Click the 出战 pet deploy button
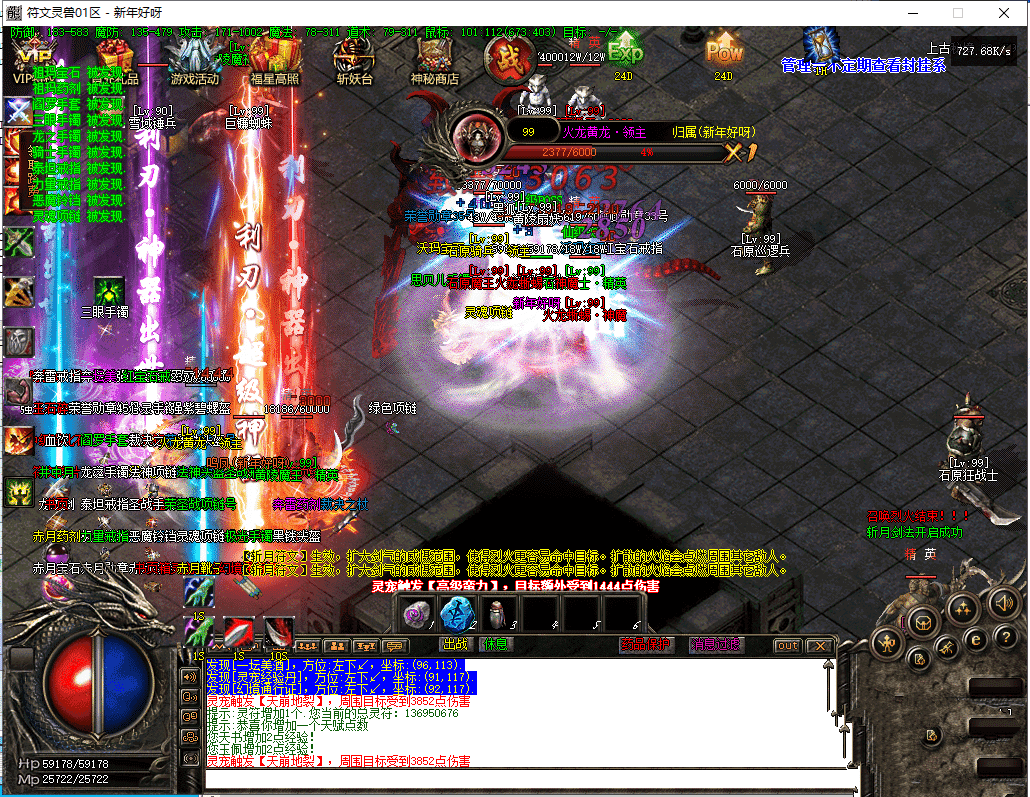1030x797 pixels. [455, 645]
